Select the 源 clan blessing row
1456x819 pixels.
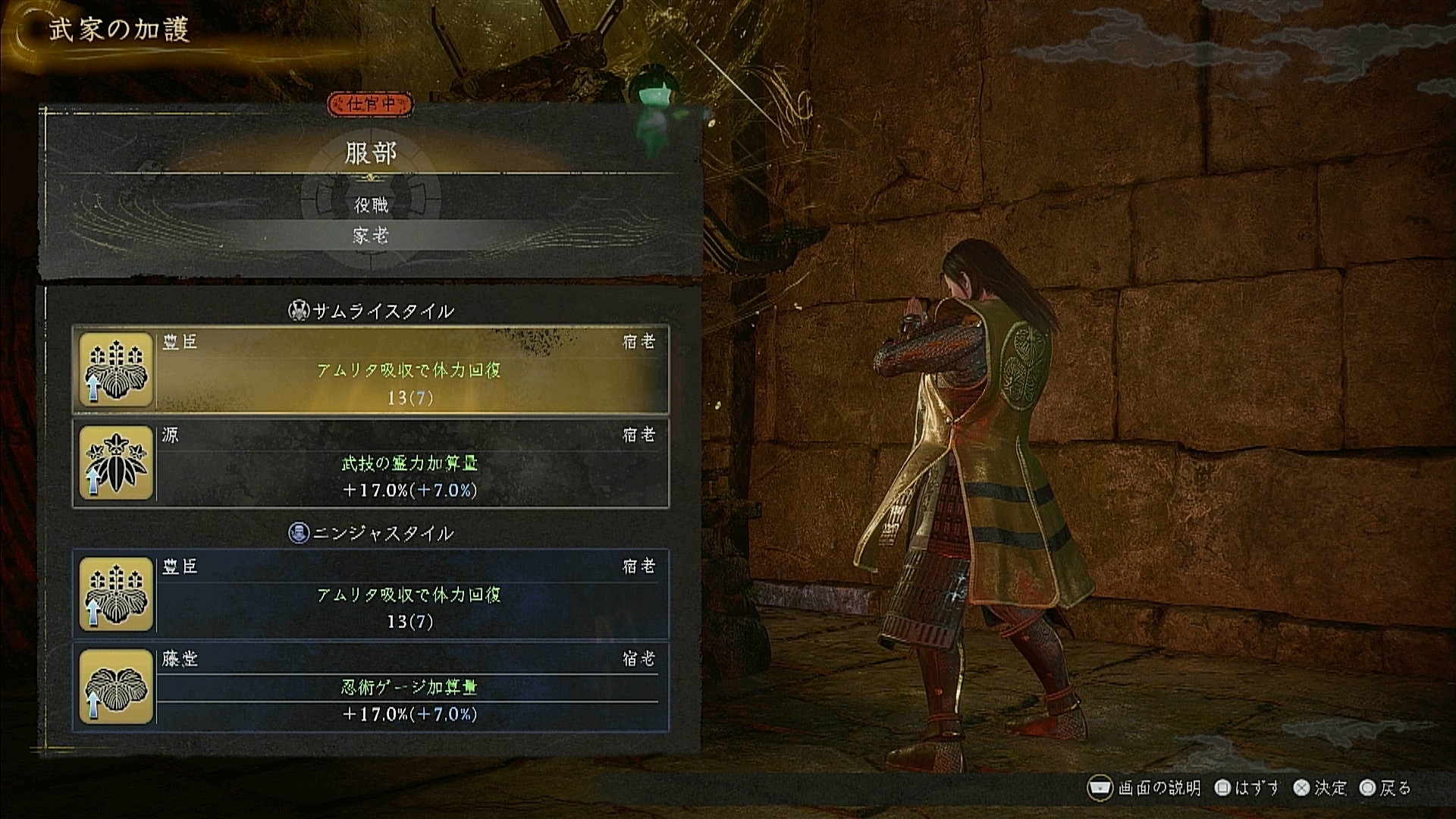(371, 463)
